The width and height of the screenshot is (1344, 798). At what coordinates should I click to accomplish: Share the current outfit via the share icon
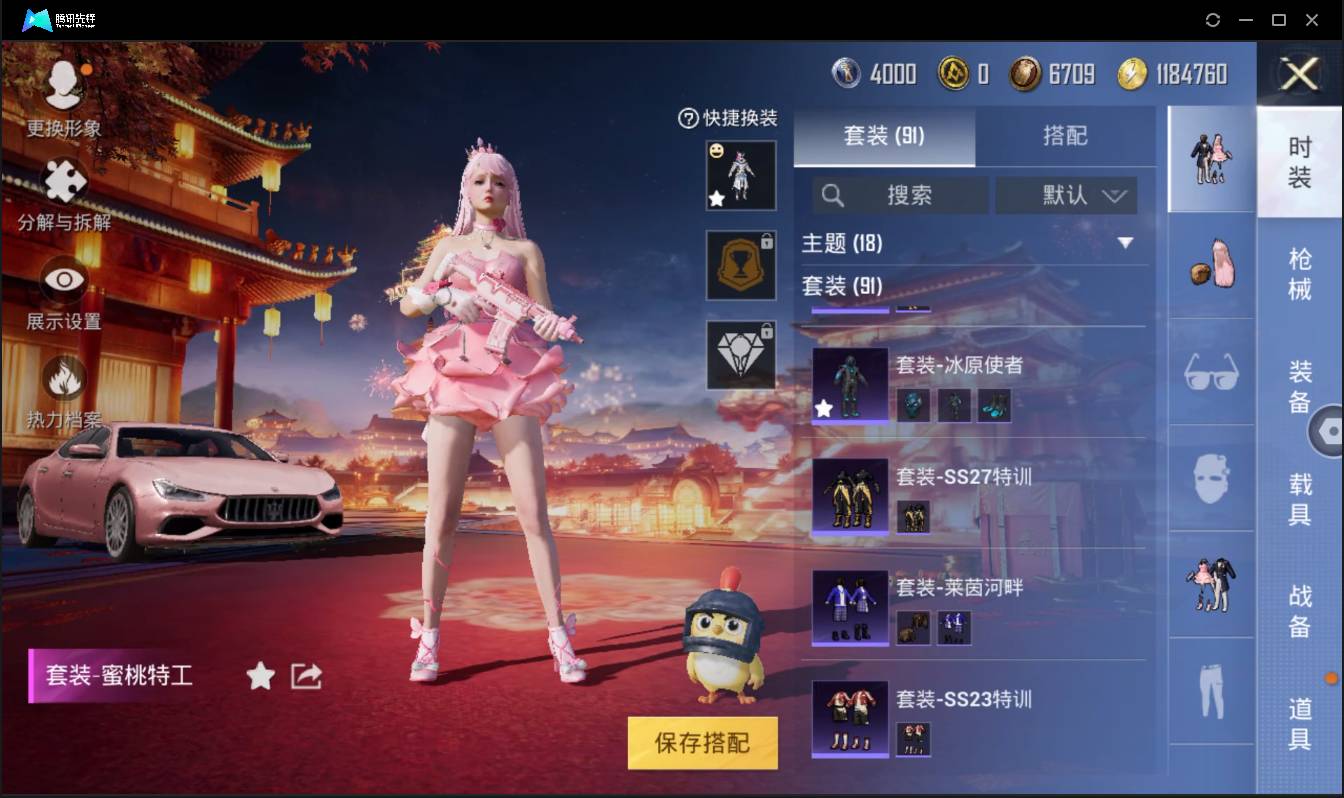click(x=305, y=676)
